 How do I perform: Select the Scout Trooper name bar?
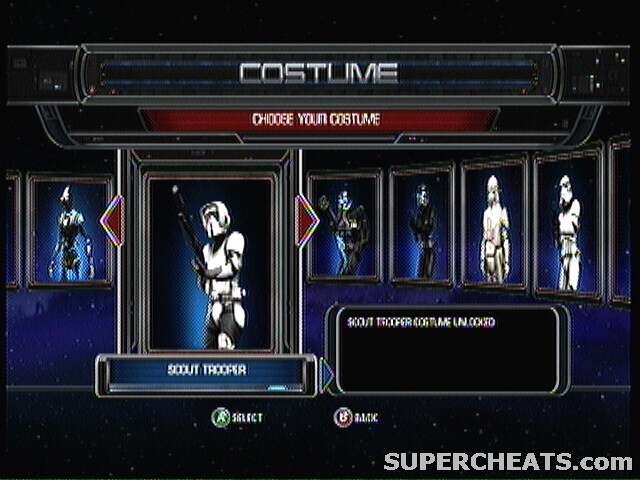click(206, 372)
